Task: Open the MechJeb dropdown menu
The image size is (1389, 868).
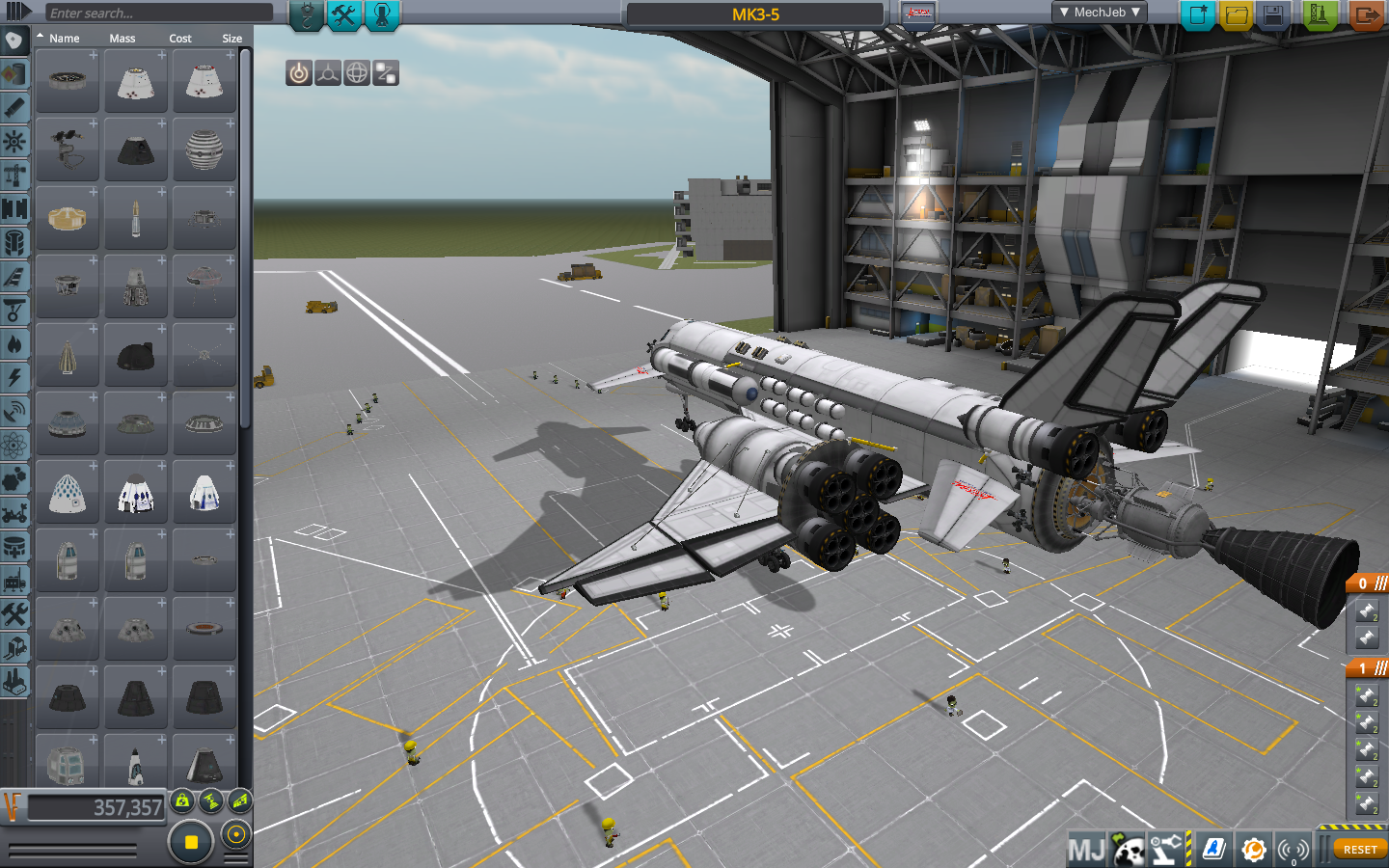Action: point(1100,13)
